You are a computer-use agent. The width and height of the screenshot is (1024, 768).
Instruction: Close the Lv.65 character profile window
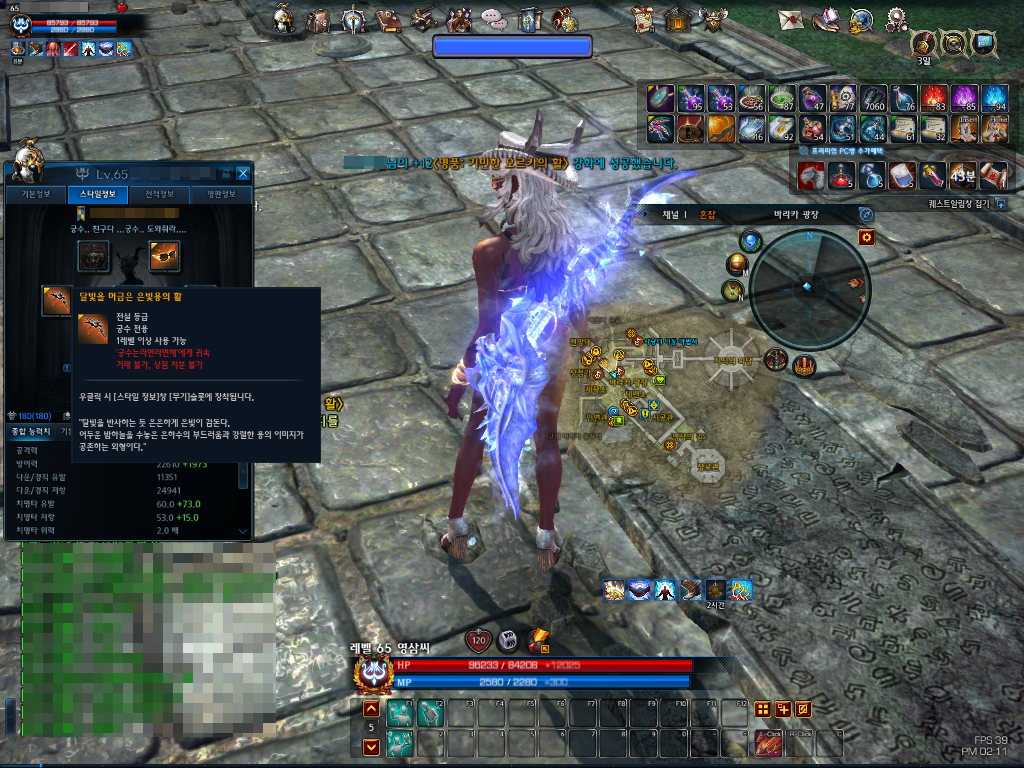(x=243, y=174)
